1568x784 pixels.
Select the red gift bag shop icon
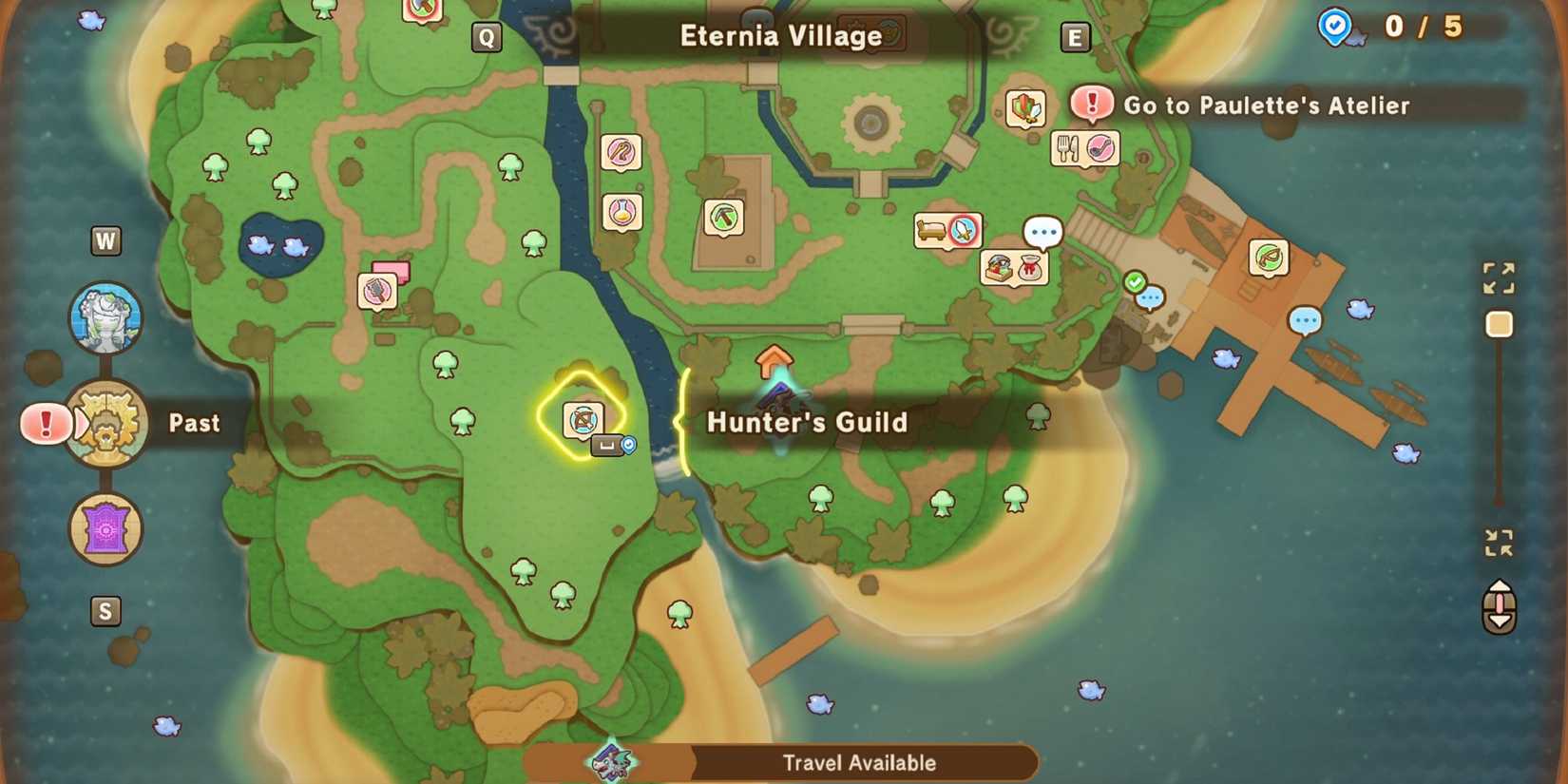pyautogui.click(x=1028, y=267)
